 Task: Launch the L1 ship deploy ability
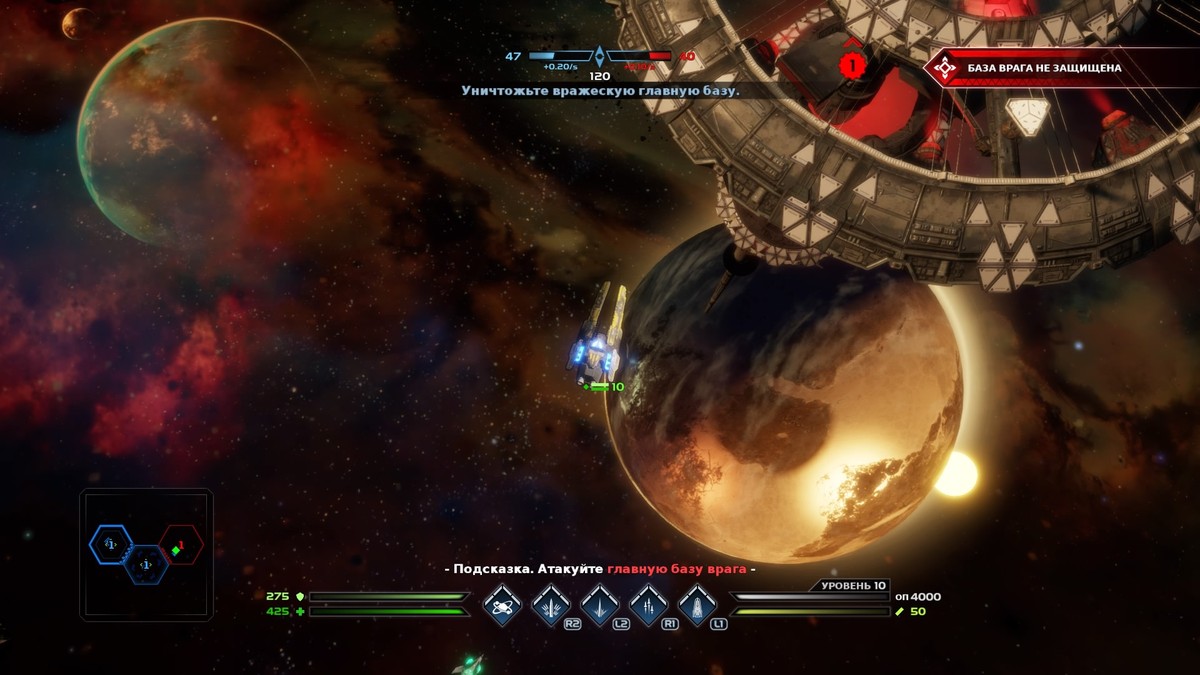(x=697, y=605)
